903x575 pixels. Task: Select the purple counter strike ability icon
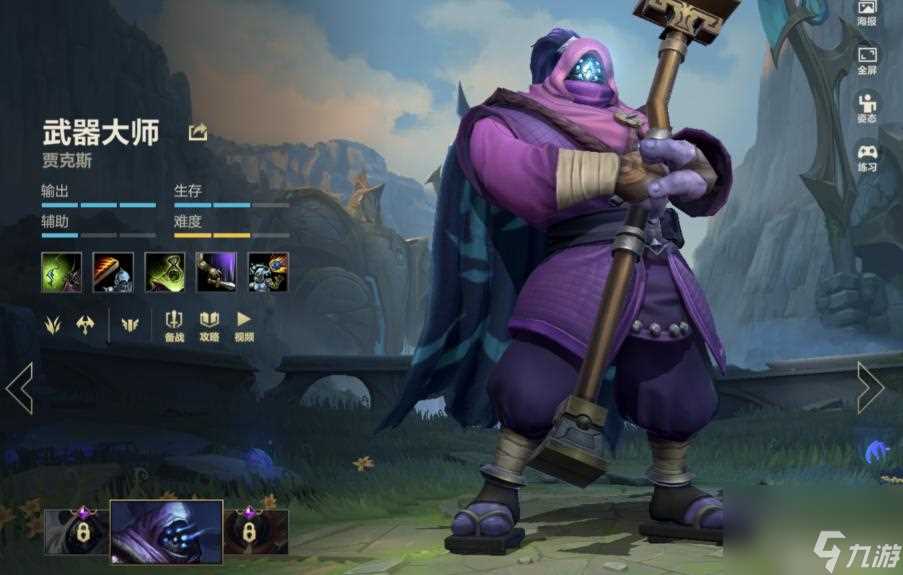(217, 271)
